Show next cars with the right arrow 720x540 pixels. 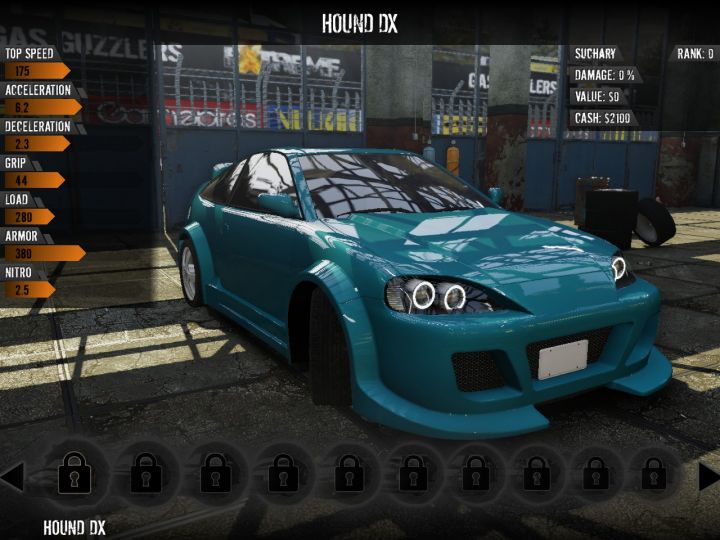[708, 476]
